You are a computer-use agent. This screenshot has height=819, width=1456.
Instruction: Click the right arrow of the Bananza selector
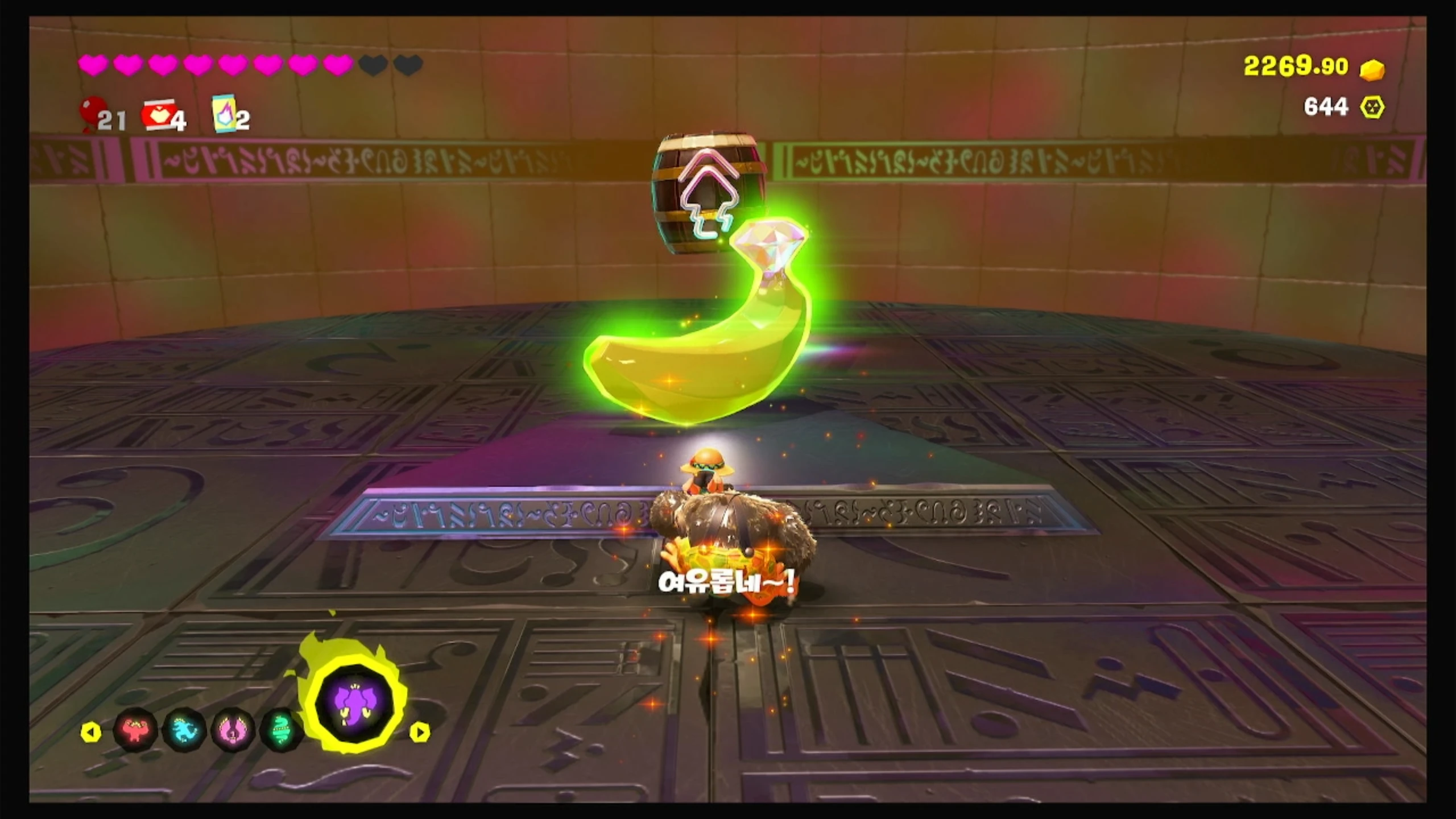420,732
